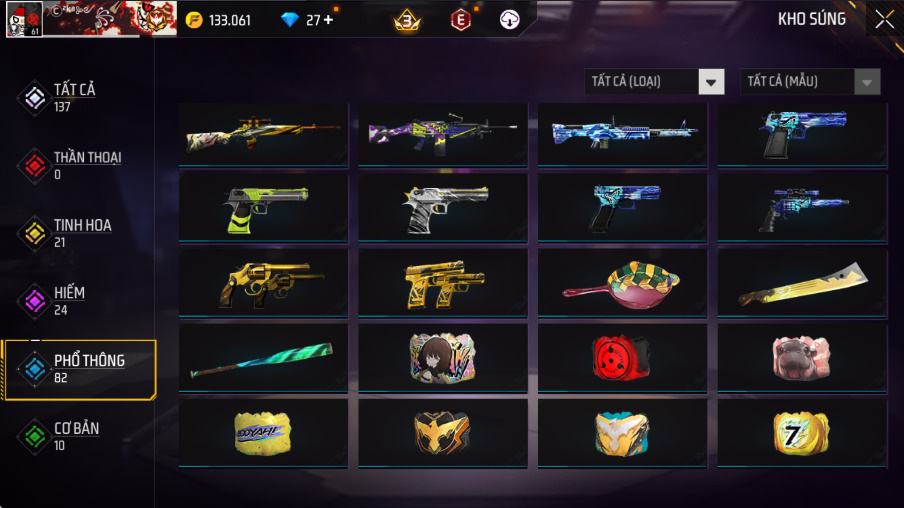Open the player profile avatar

23,19
